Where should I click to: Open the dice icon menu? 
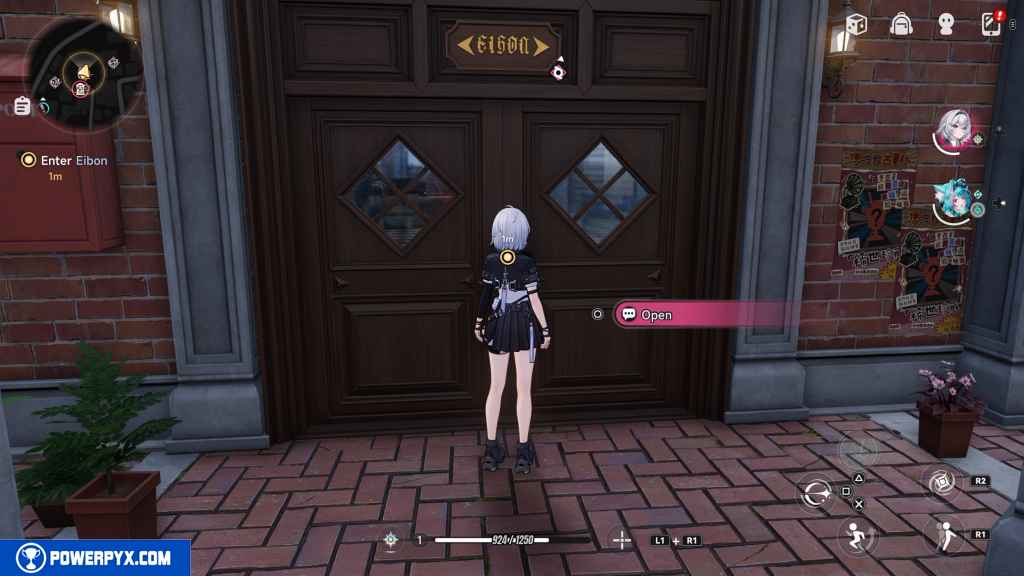tap(856, 24)
